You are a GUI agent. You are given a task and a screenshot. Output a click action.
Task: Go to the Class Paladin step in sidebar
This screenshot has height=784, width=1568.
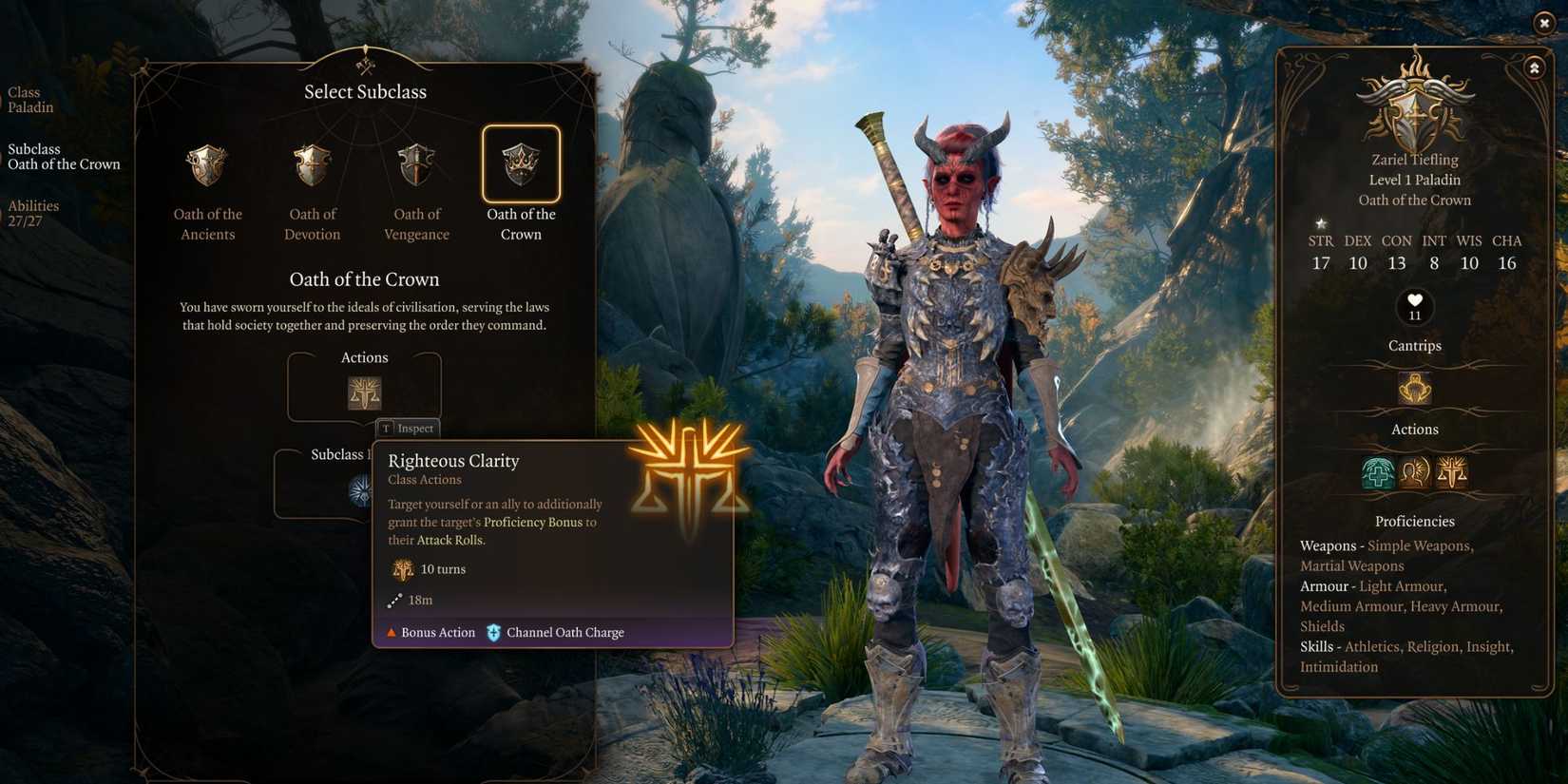[29, 100]
